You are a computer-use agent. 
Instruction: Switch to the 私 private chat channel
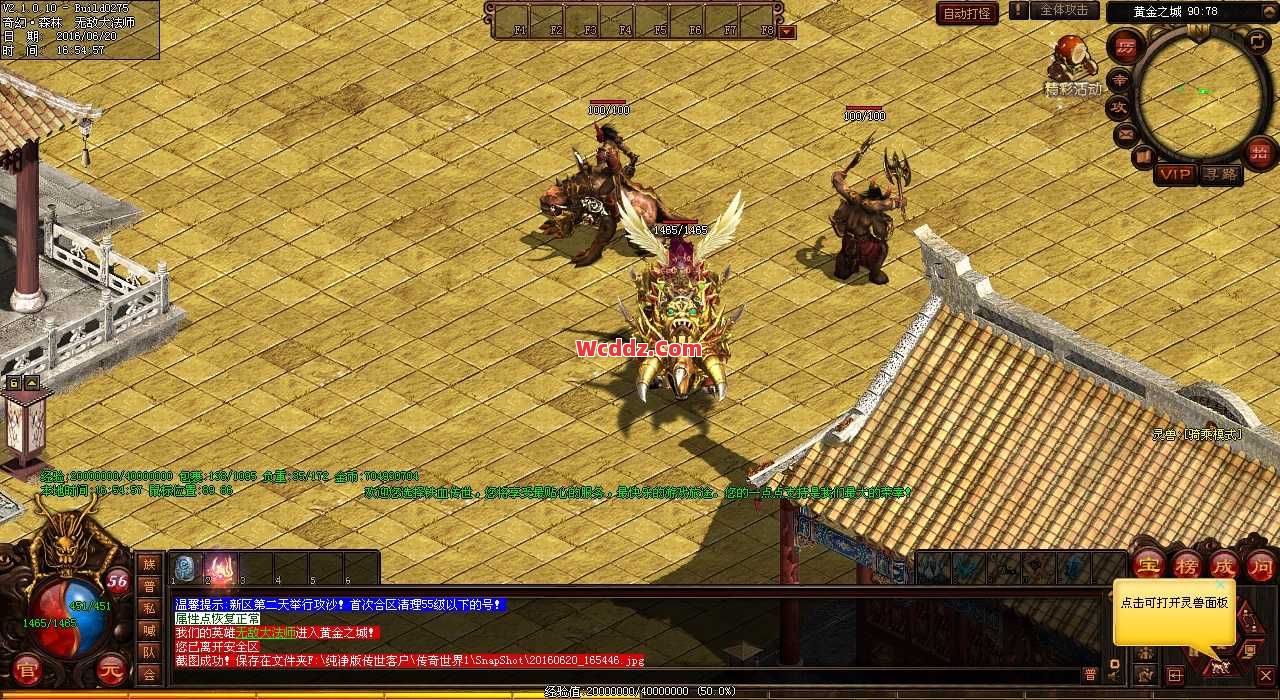[x=149, y=608]
